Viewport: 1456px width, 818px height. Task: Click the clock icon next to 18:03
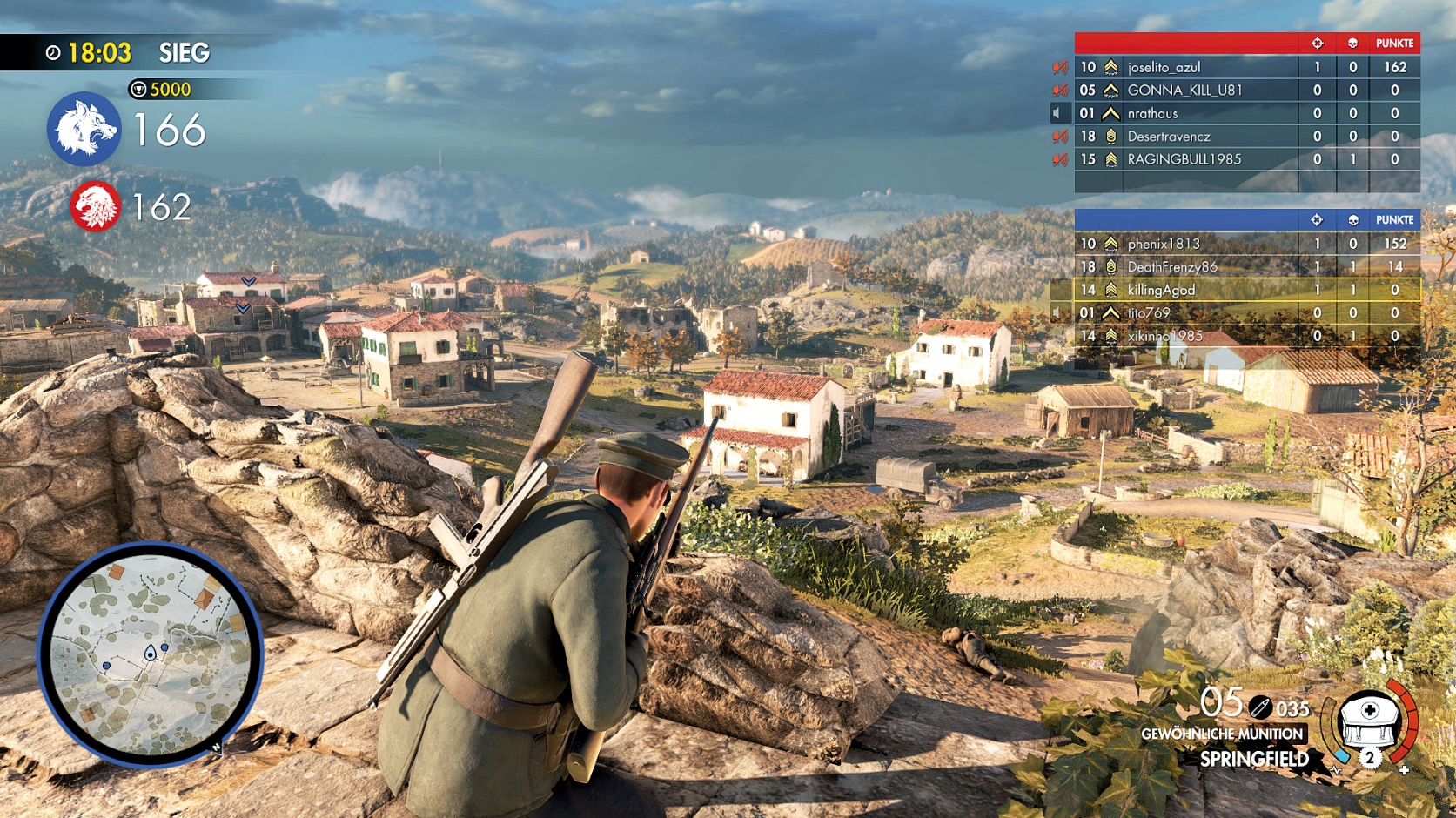tap(54, 52)
